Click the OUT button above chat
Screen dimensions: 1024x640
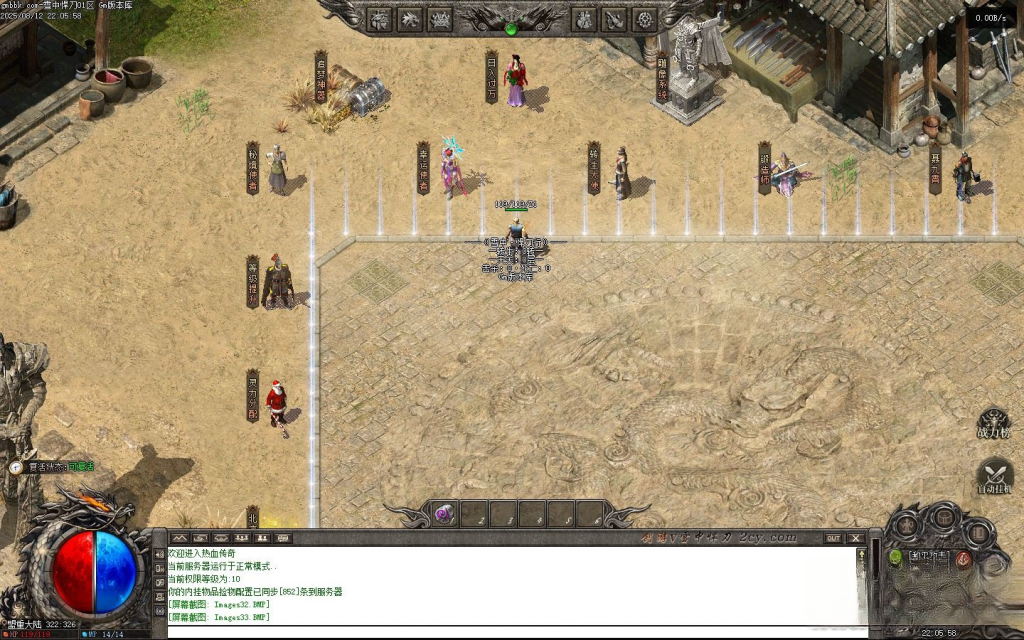pyautogui.click(x=833, y=538)
